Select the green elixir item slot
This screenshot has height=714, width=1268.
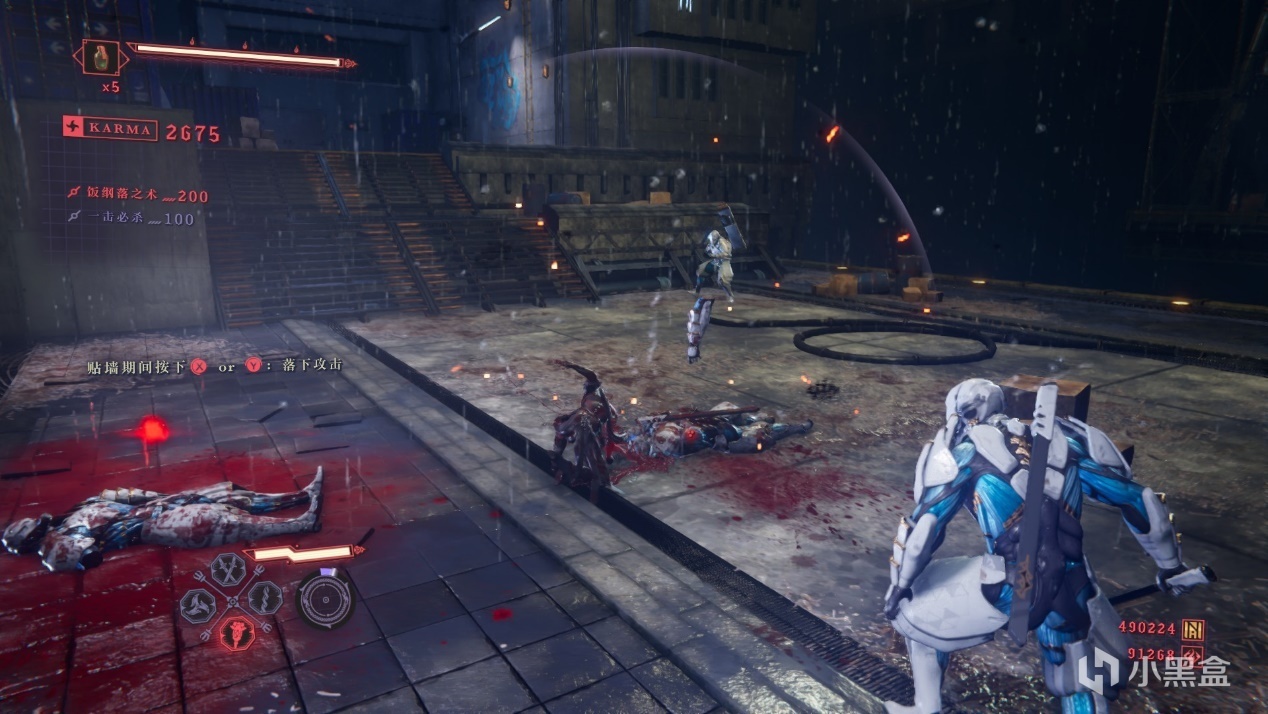100,57
